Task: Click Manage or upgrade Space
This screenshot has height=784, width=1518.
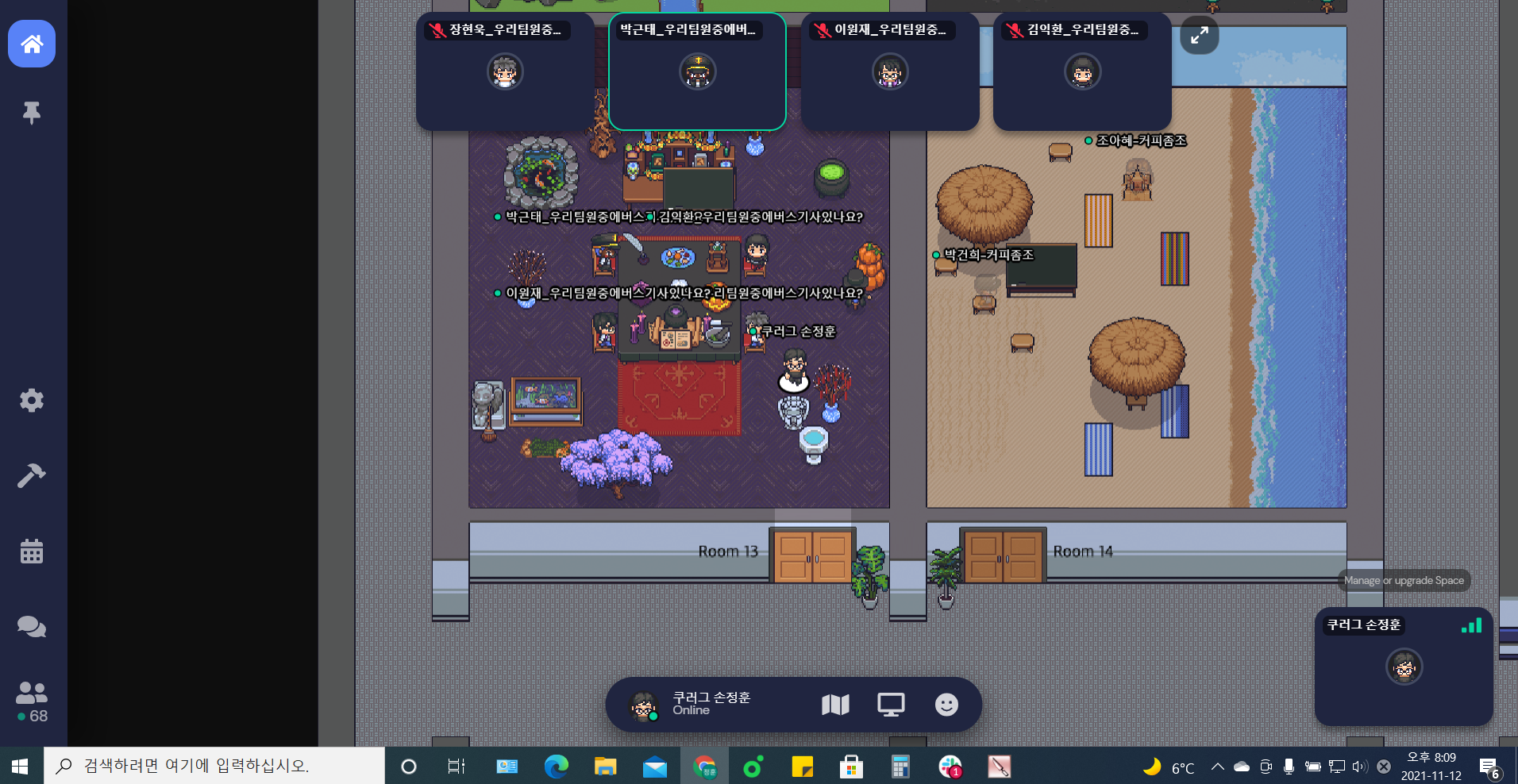Action: pyautogui.click(x=1404, y=580)
